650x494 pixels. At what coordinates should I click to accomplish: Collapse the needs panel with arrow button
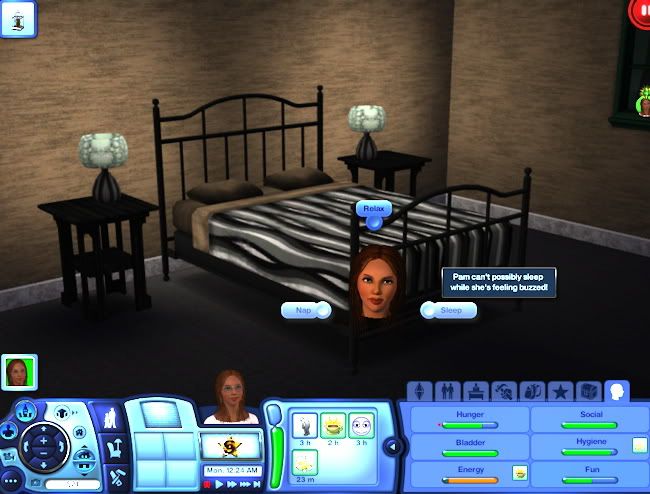pos(392,446)
